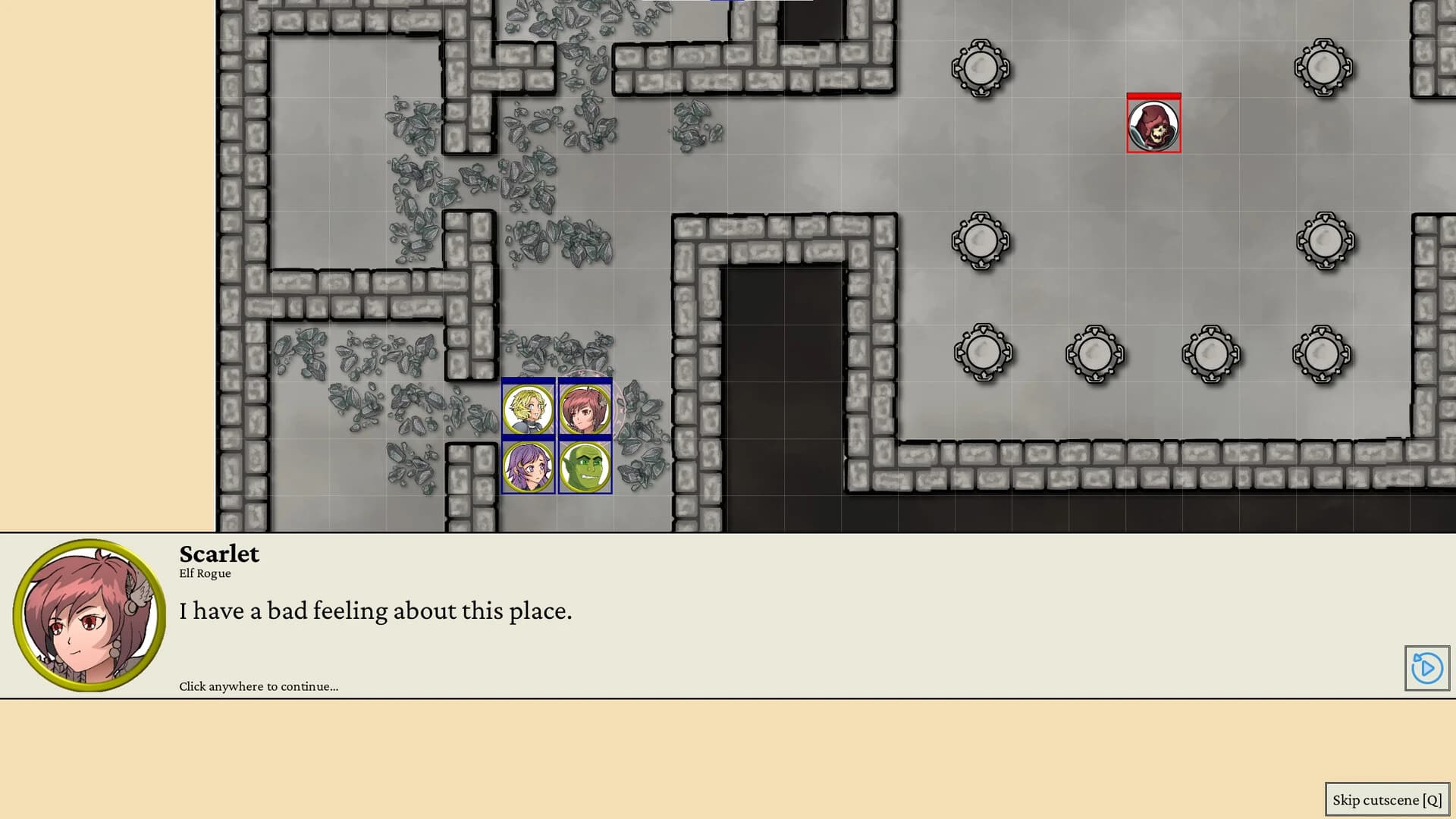Select the blonde fighter's party token
The image size is (1456, 819).
coord(528,409)
